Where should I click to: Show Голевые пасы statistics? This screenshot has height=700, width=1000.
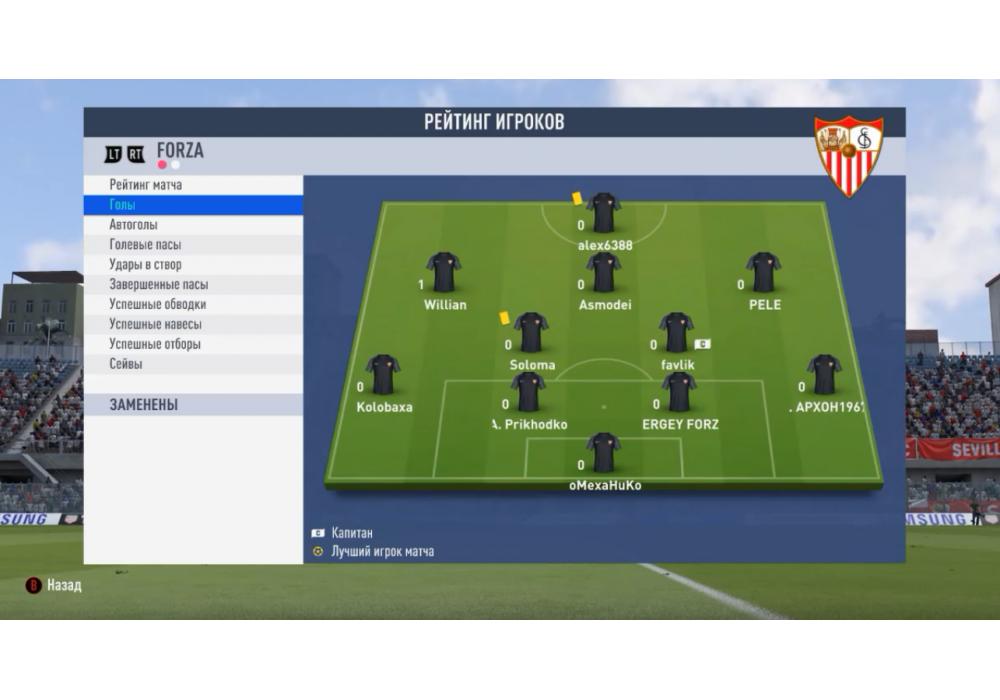146,245
